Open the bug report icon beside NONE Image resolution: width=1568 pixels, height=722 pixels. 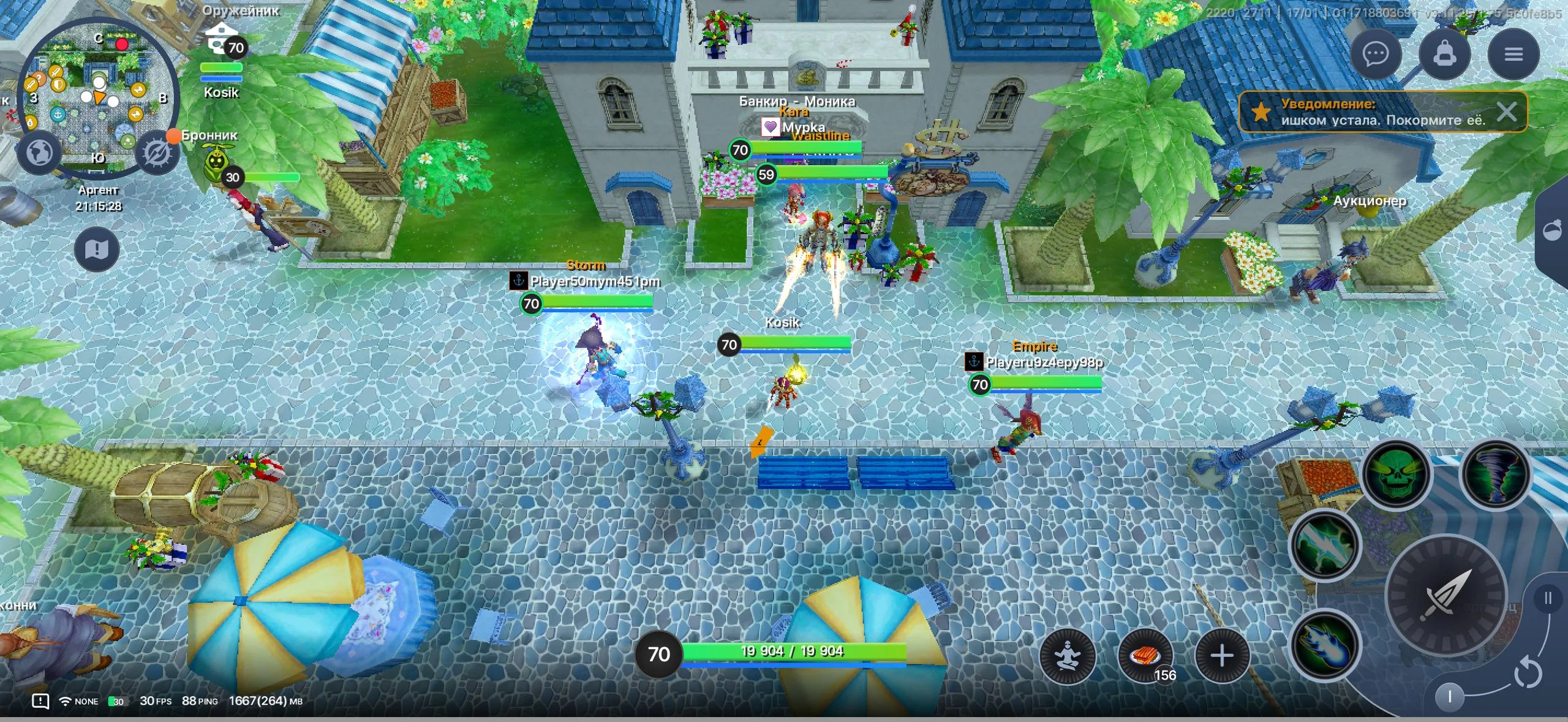pos(40,701)
